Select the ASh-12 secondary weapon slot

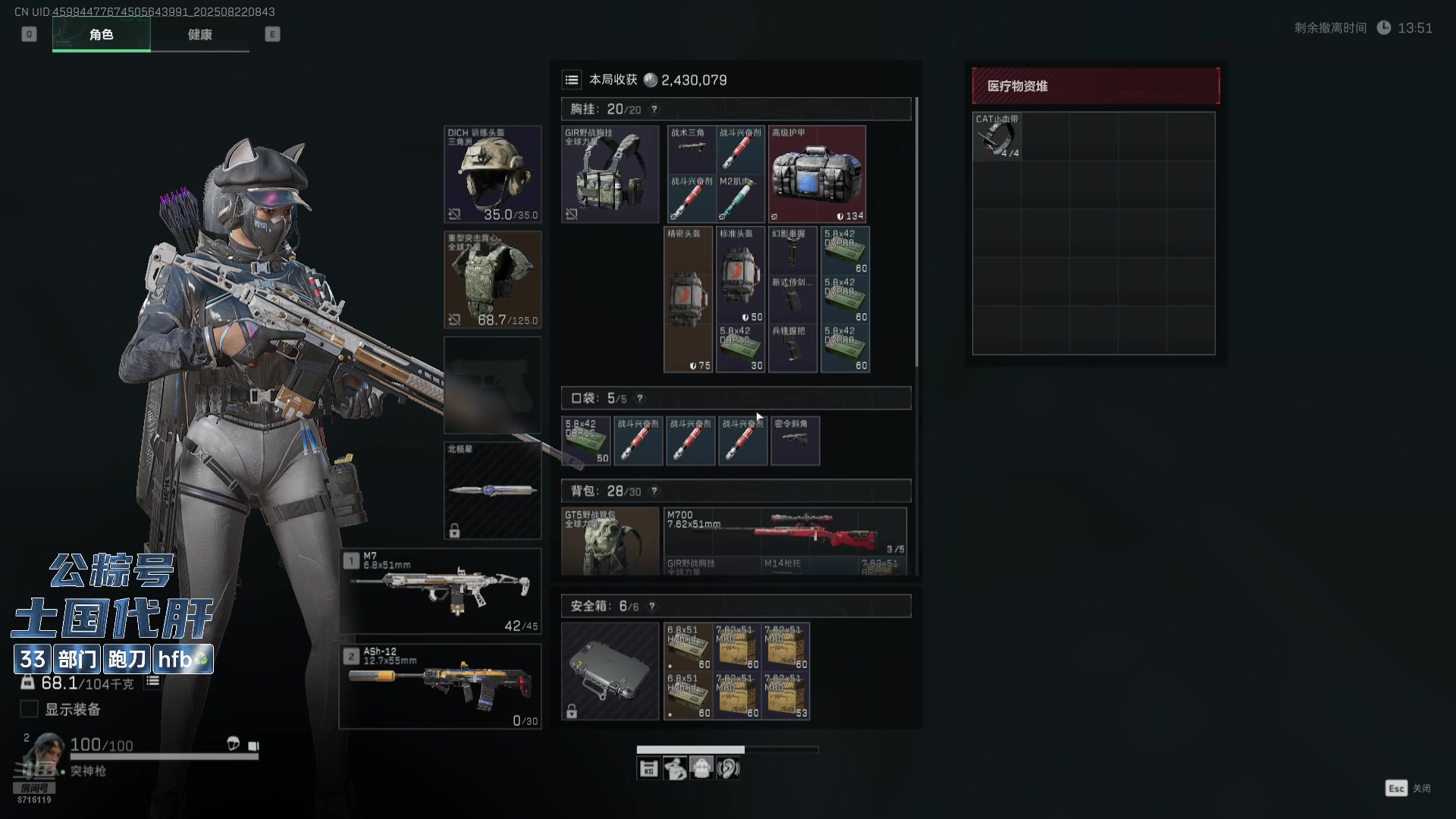(441, 686)
